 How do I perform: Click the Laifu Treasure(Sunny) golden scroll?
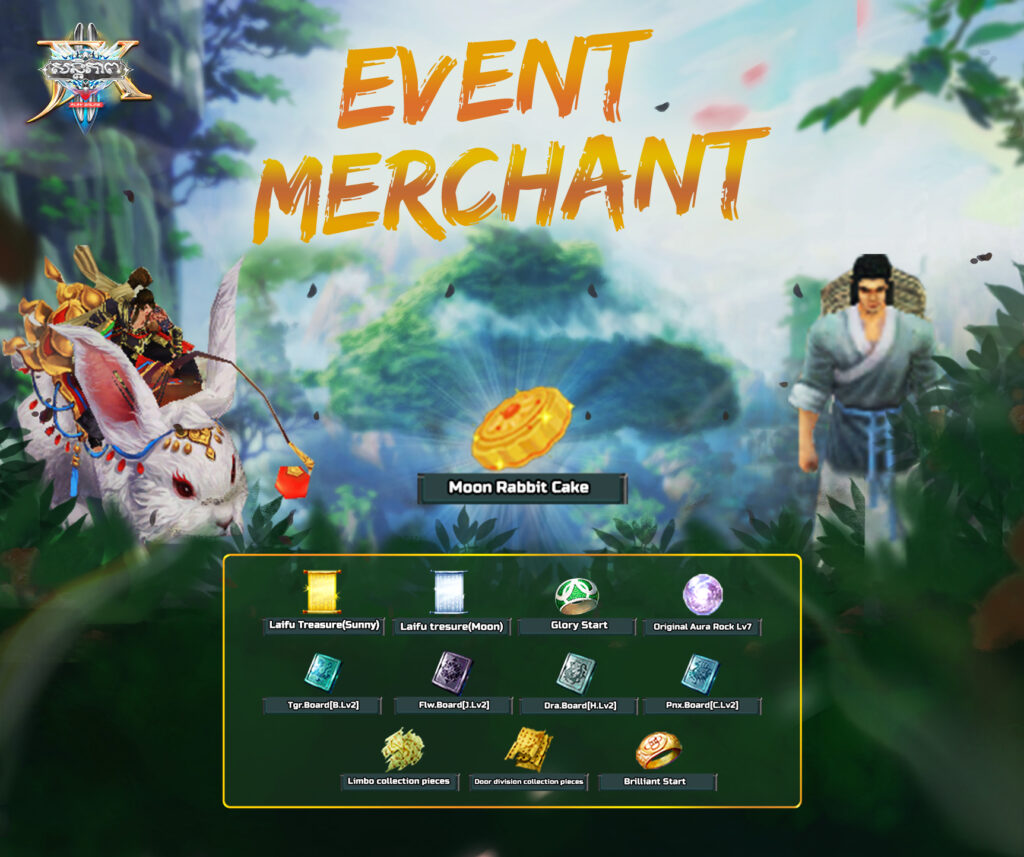pos(323,592)
